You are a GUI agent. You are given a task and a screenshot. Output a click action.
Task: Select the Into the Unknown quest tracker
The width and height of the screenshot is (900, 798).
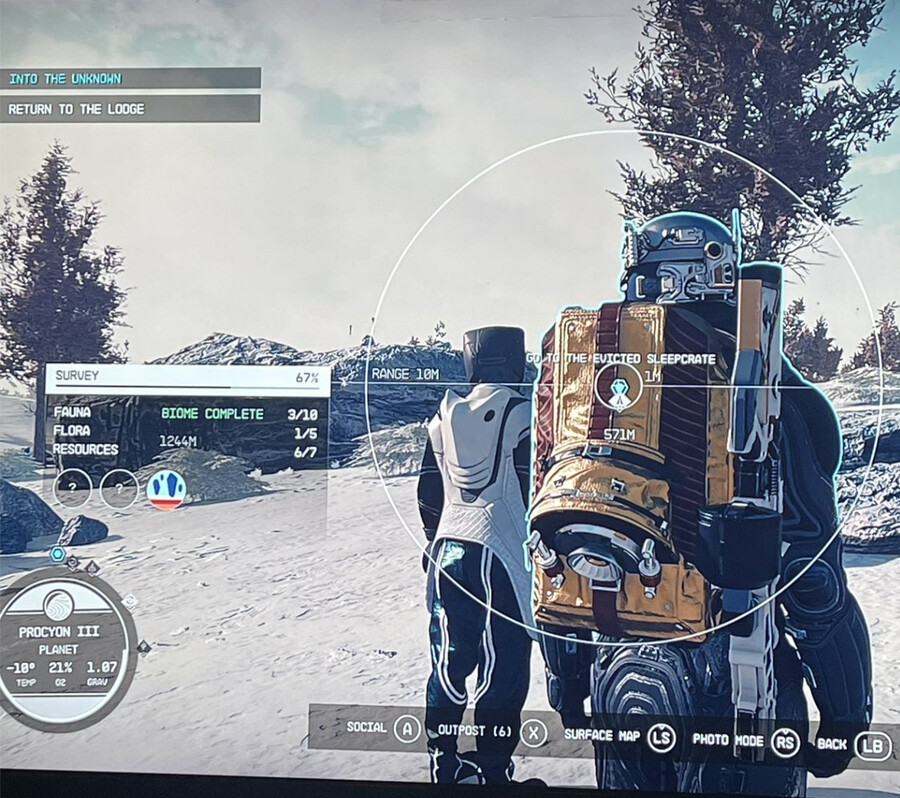130,78
